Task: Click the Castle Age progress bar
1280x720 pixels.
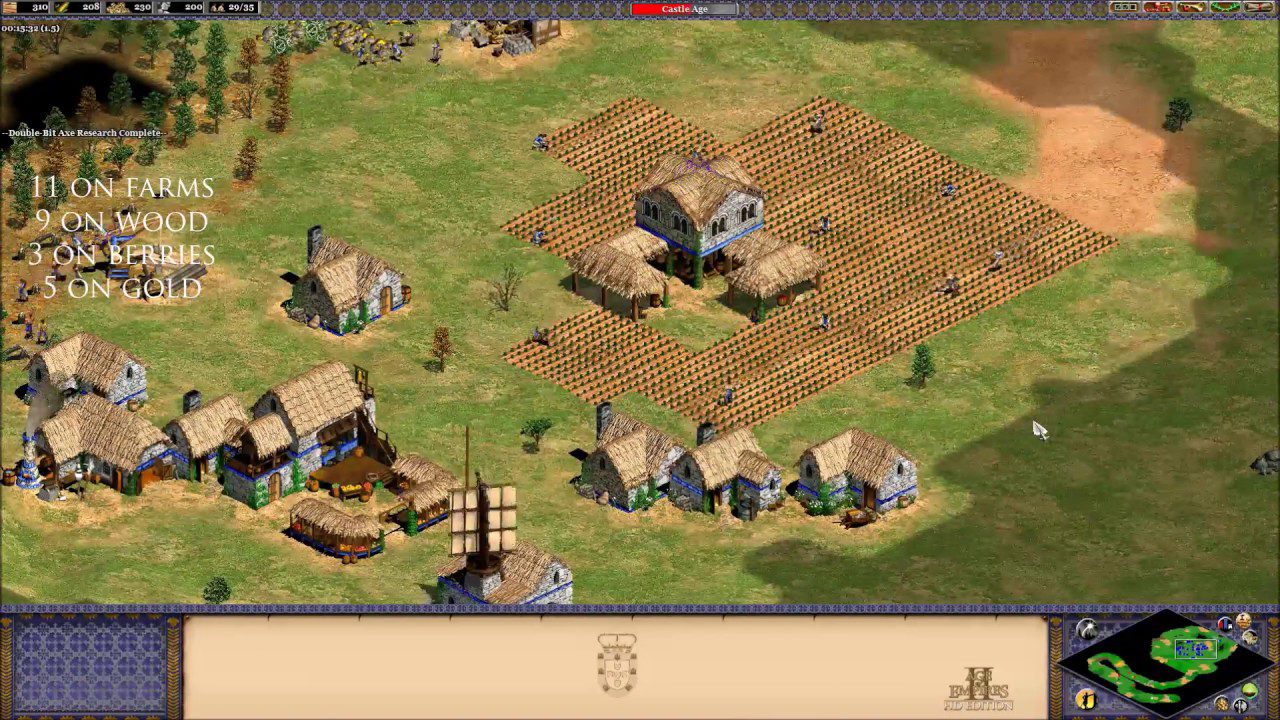Action: 685,9
